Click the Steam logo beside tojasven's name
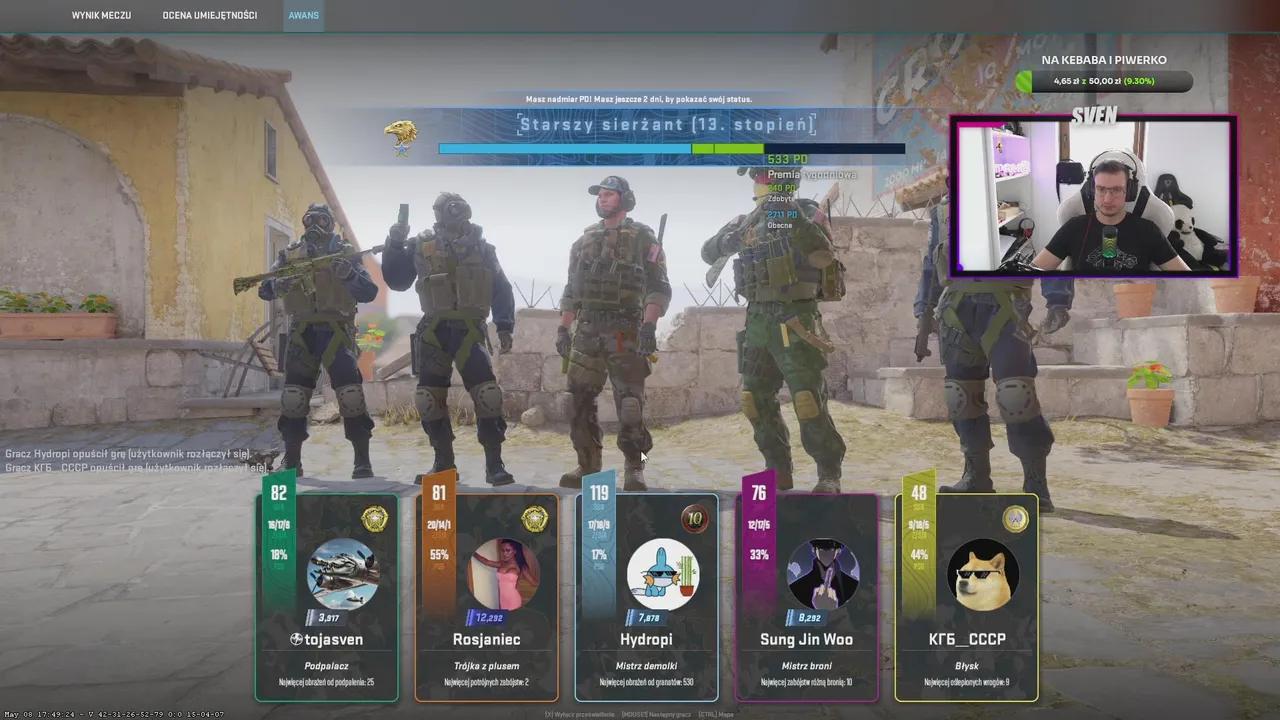Viewport: 1280px width, 720px height. (x=296, y=639)
